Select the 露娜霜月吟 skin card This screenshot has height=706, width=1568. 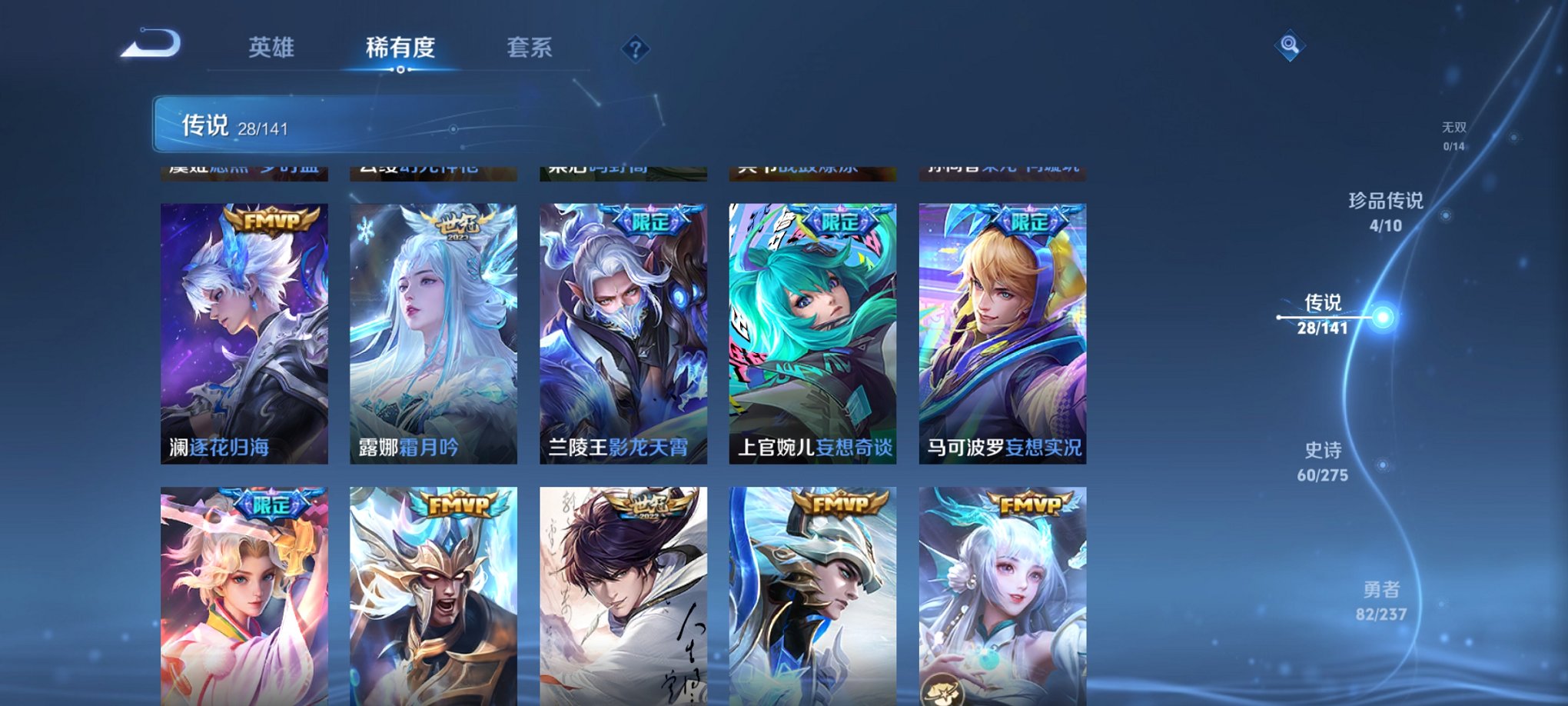[434, 331]
